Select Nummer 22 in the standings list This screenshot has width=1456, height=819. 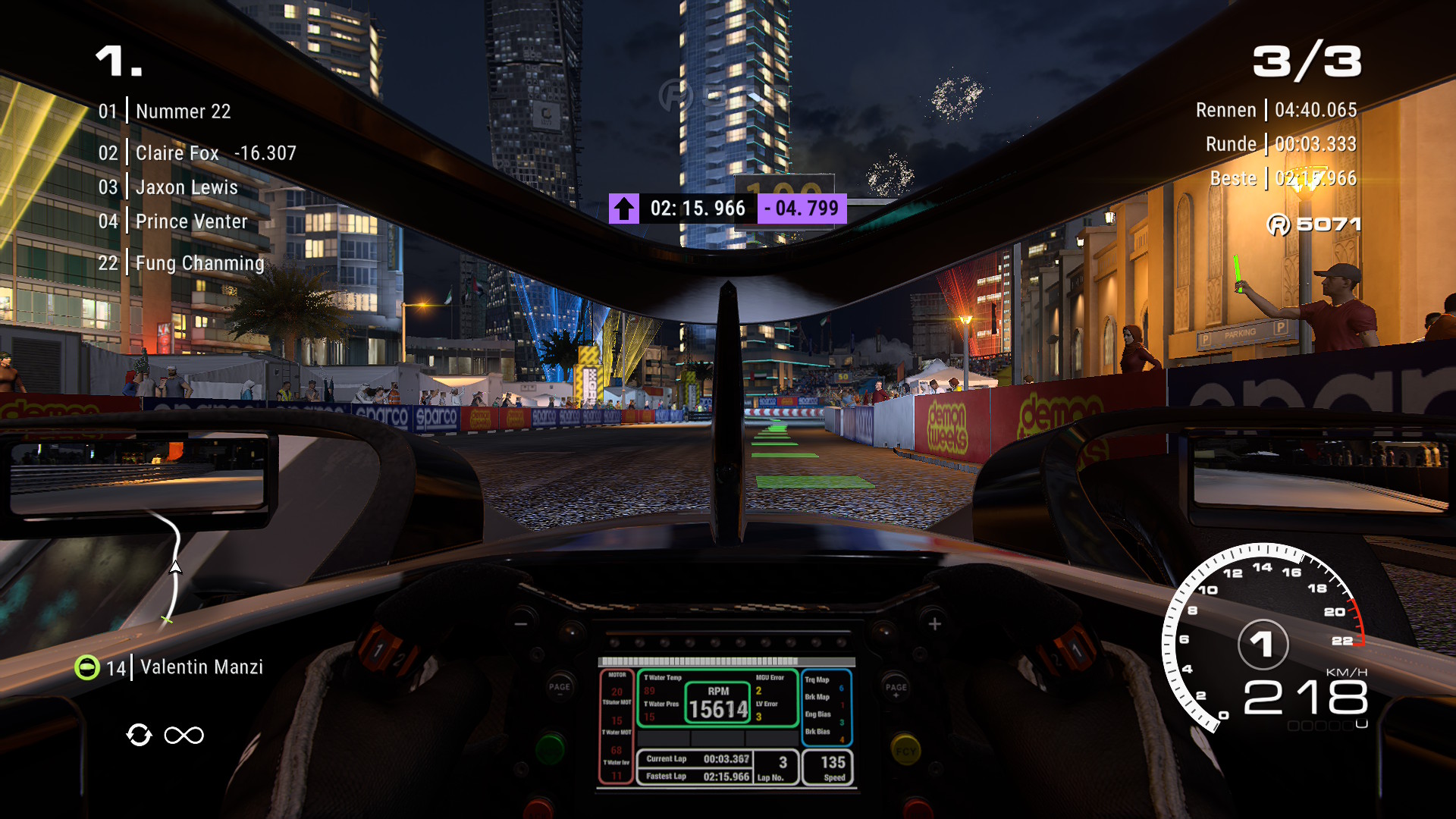[183, 111]
